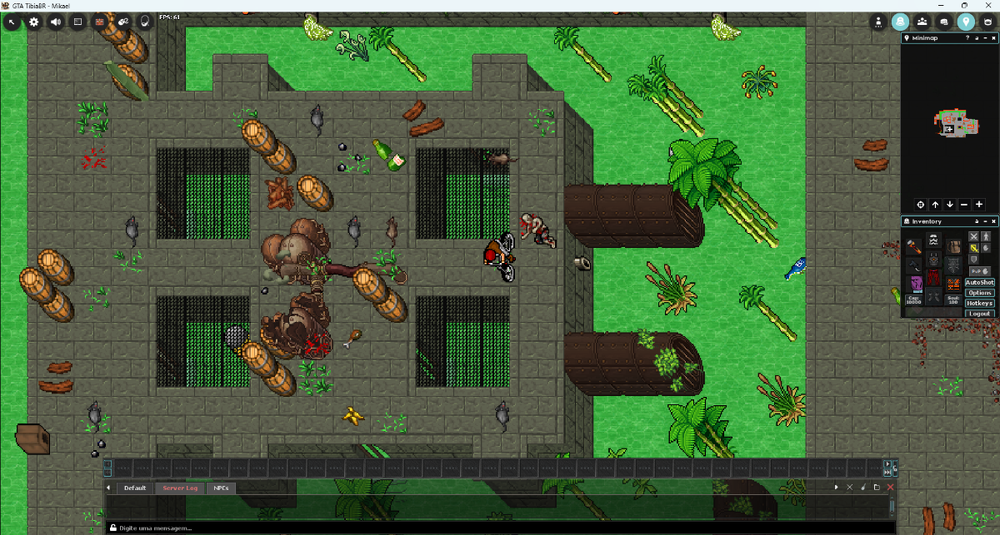Zoom in the minimap with plus button

[x=979, y=205]
